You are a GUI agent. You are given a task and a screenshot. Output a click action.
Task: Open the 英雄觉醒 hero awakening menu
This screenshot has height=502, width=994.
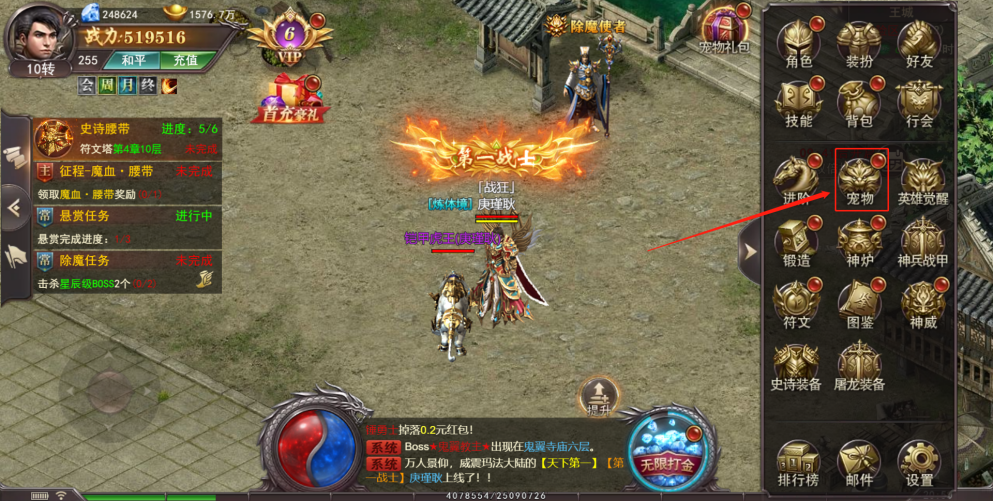[922, 182]
